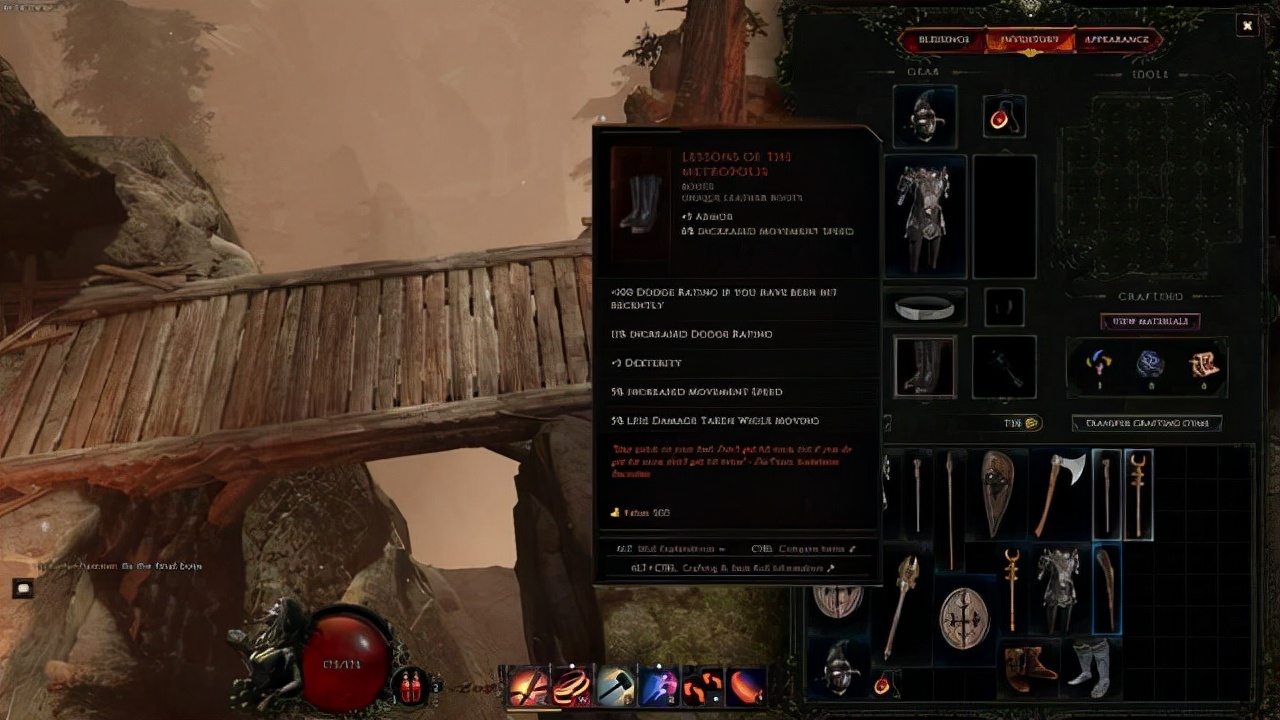1280x720 pixels.
Task: Select the bearded axe in inventory
Action: [x=1059, y=492]
